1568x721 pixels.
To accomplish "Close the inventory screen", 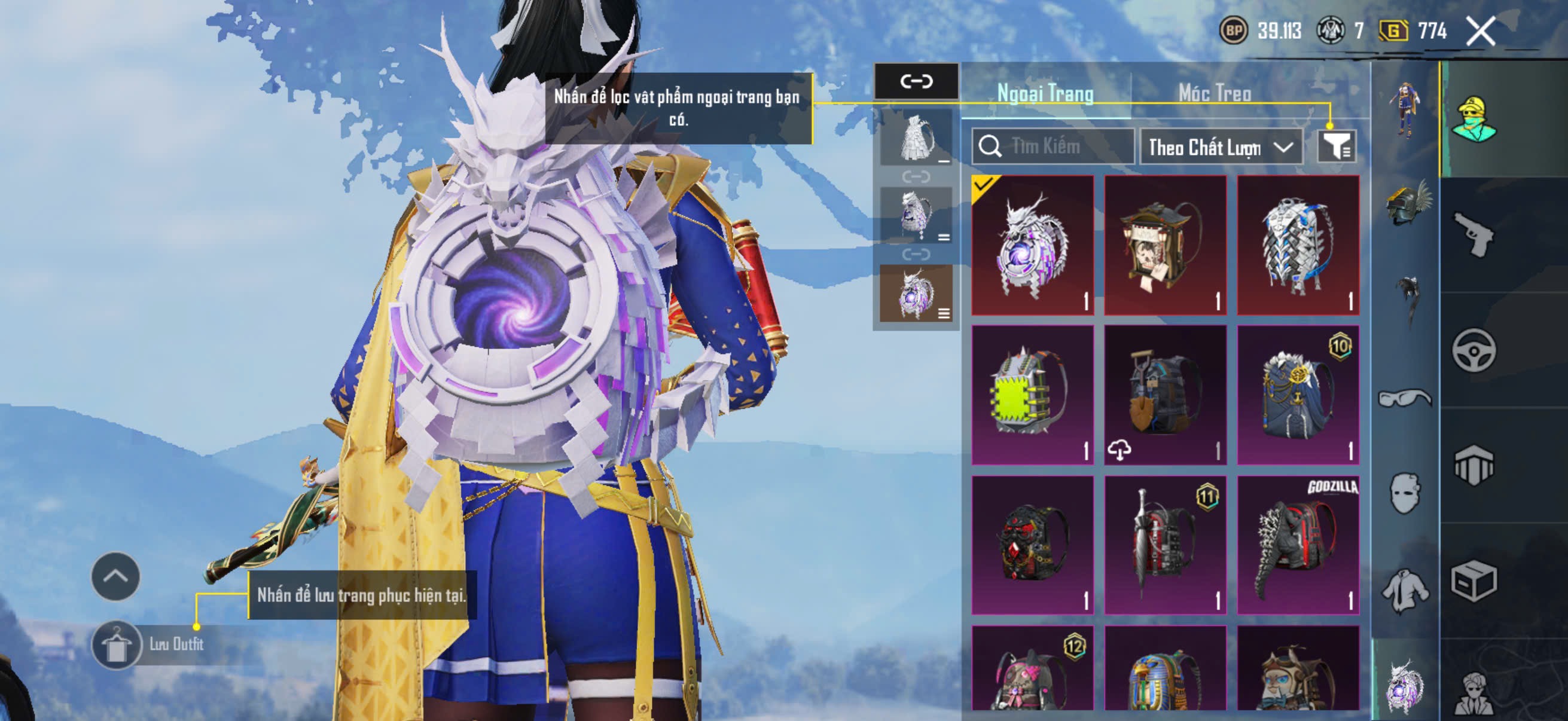I will (x=1480, y=31).
